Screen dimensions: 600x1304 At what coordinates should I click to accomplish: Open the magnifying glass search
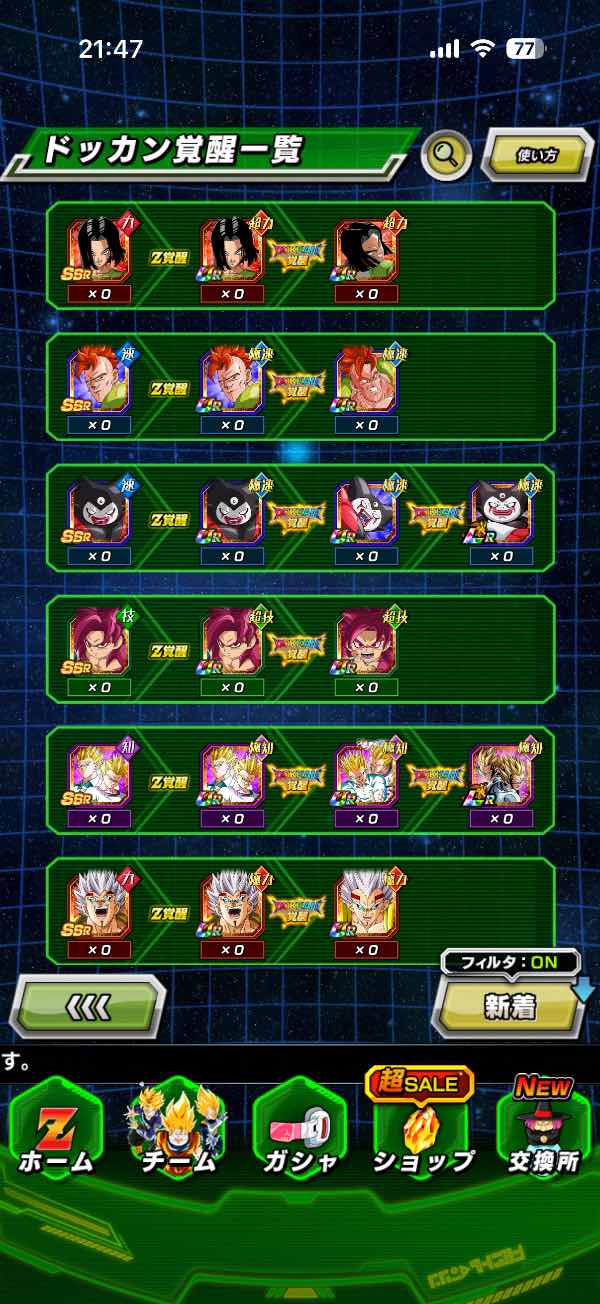(446, 155)
